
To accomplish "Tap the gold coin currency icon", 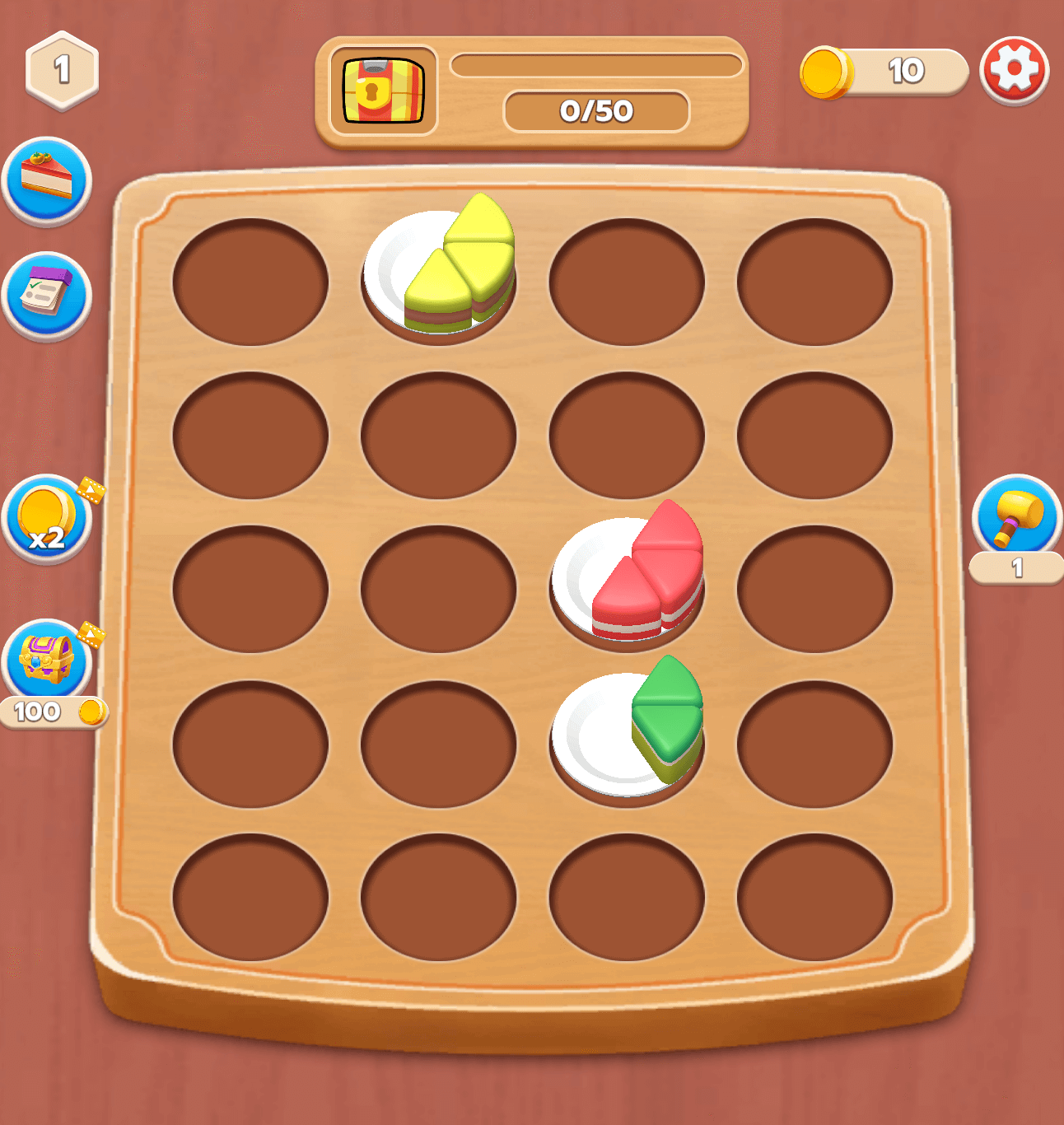I will point(826,72).
